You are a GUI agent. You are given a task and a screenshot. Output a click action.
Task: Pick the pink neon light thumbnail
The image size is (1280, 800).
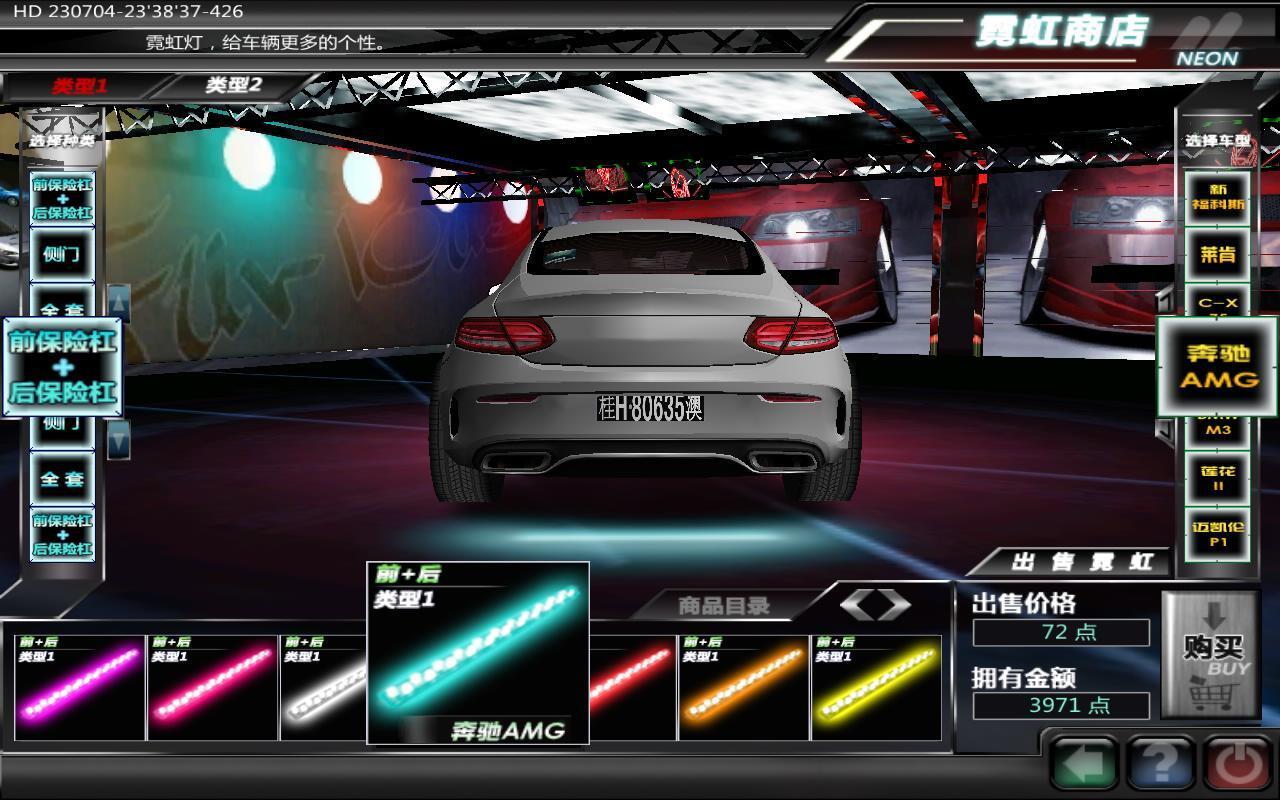212,687
